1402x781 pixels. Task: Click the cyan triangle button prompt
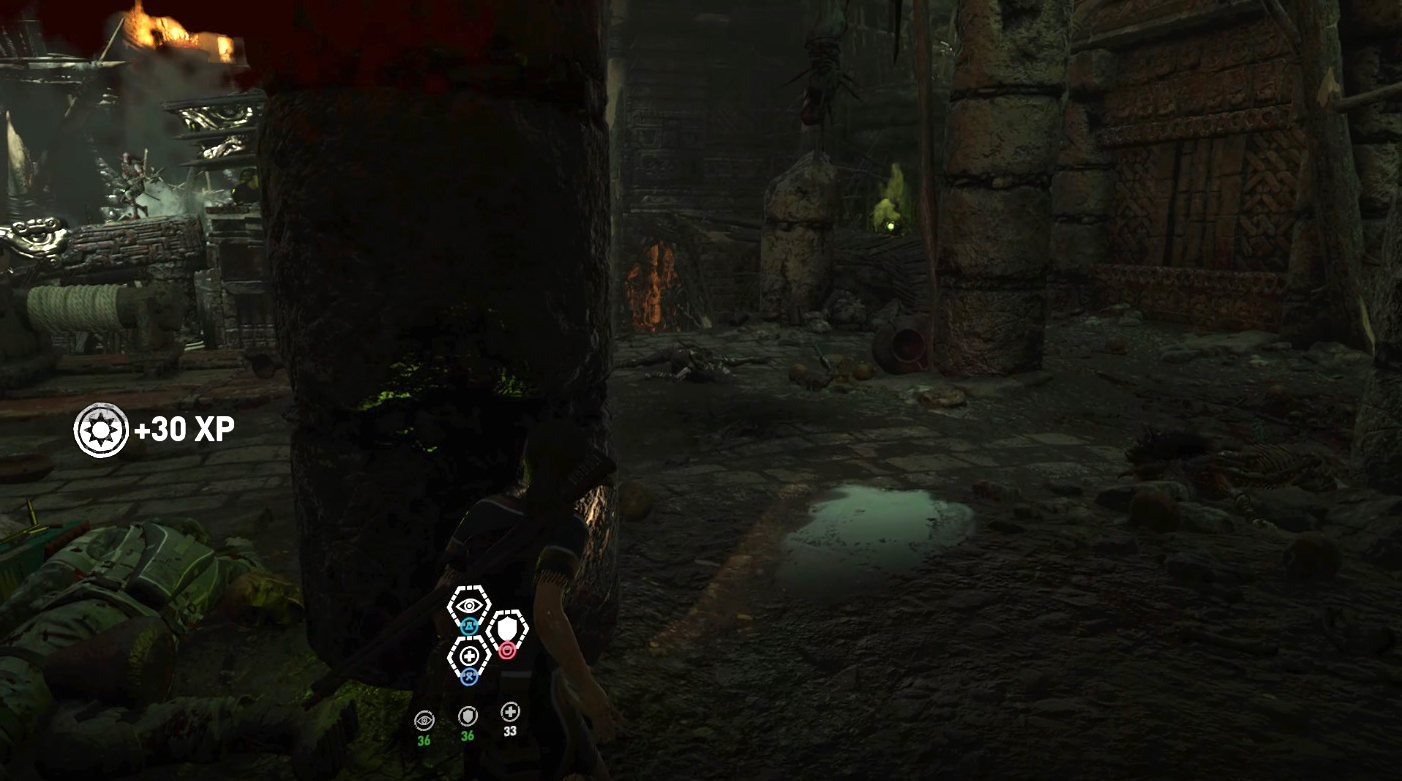(468, 626)
